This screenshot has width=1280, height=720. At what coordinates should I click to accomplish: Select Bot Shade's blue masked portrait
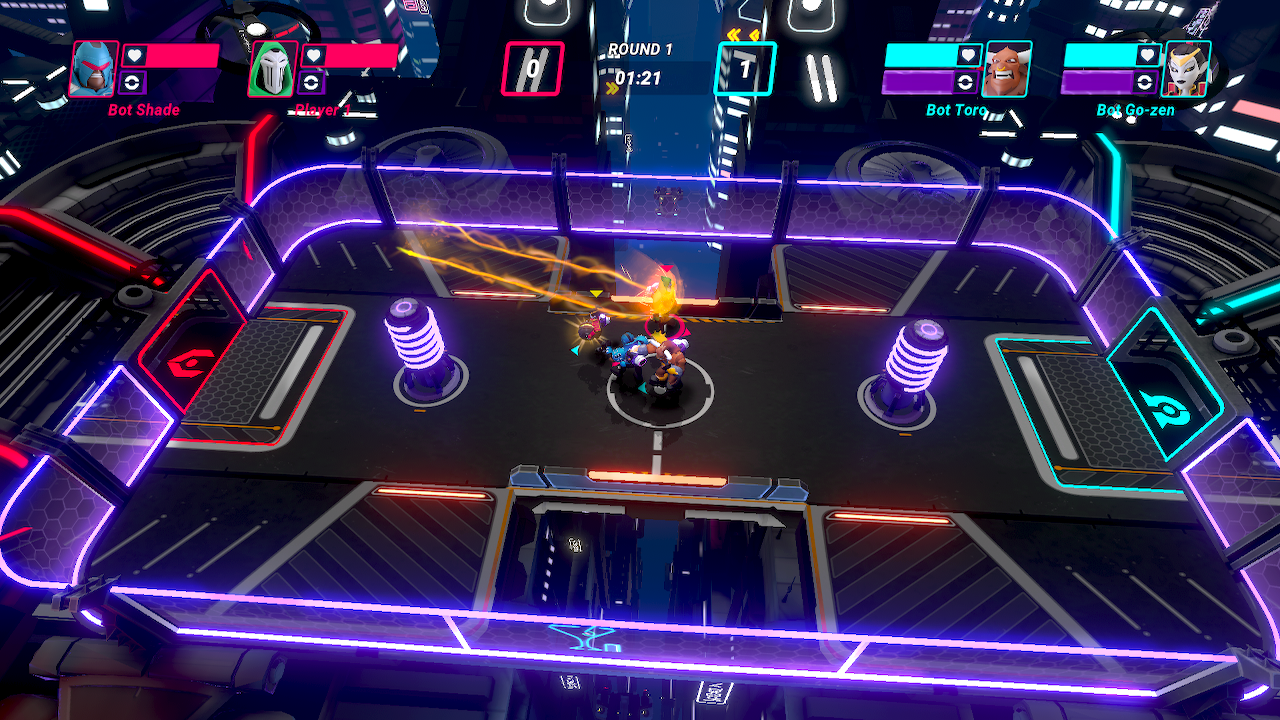click(94, 69)
